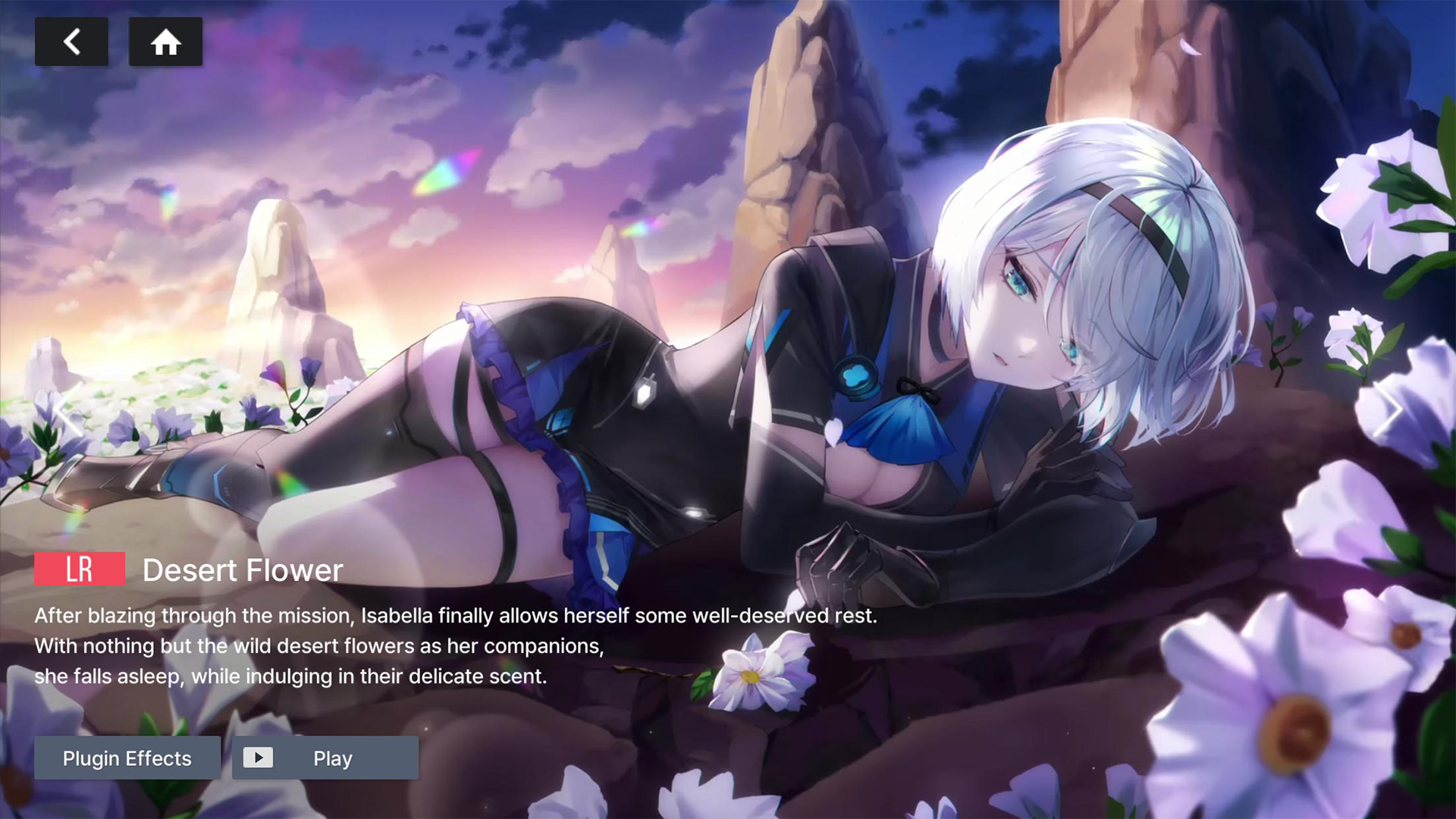Start the wallpaper with the Play button
The height and width of the screenshot is (819, 1456).
(325, 758)
